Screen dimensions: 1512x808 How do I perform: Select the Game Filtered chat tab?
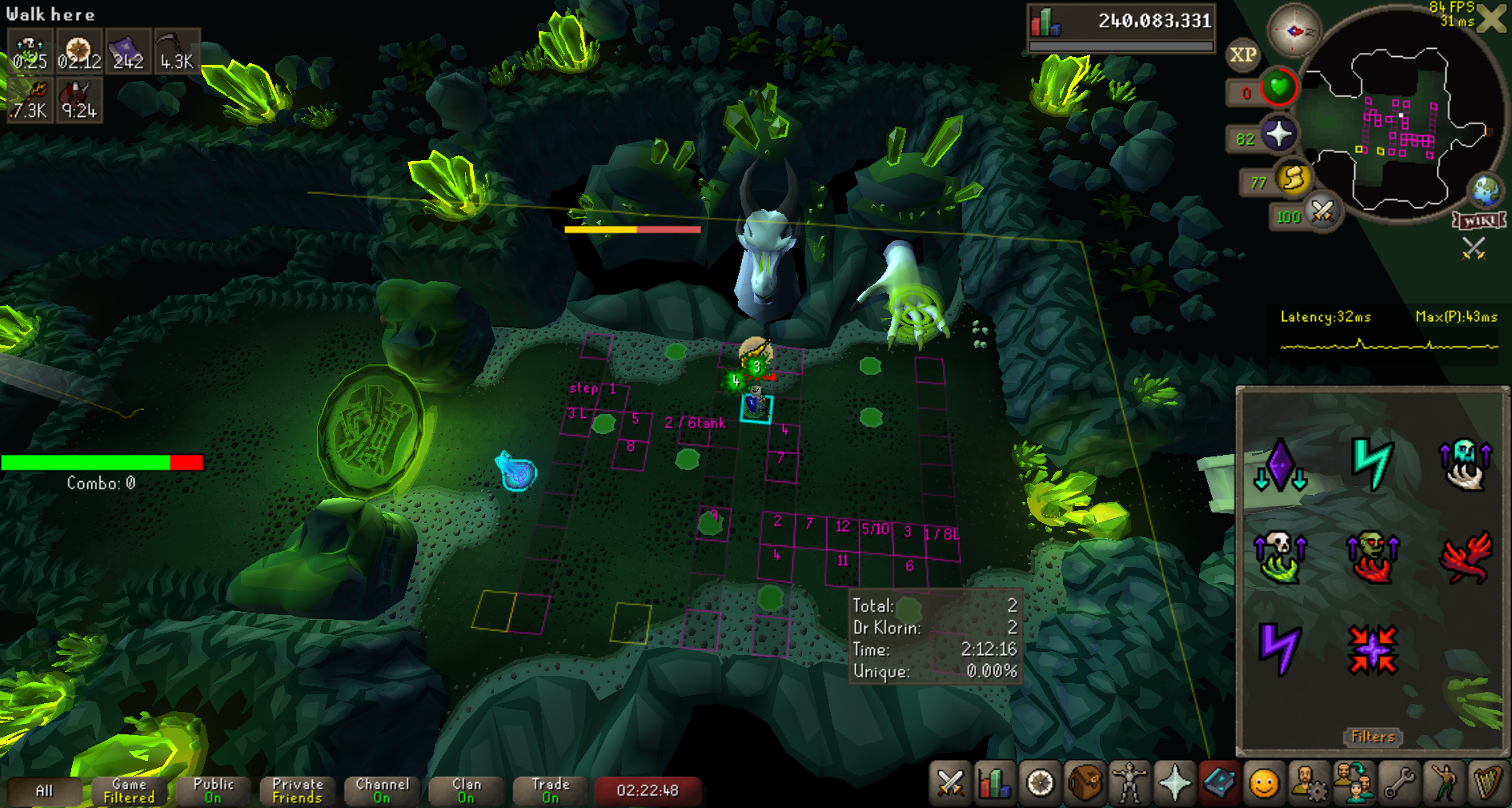[129, 790]
